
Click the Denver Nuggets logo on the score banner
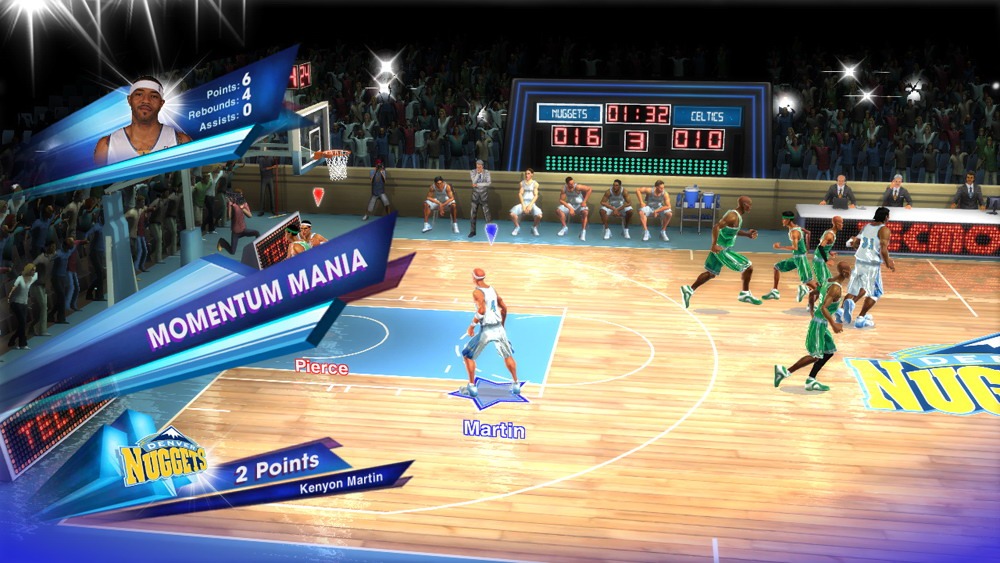[x=162, y=462]
